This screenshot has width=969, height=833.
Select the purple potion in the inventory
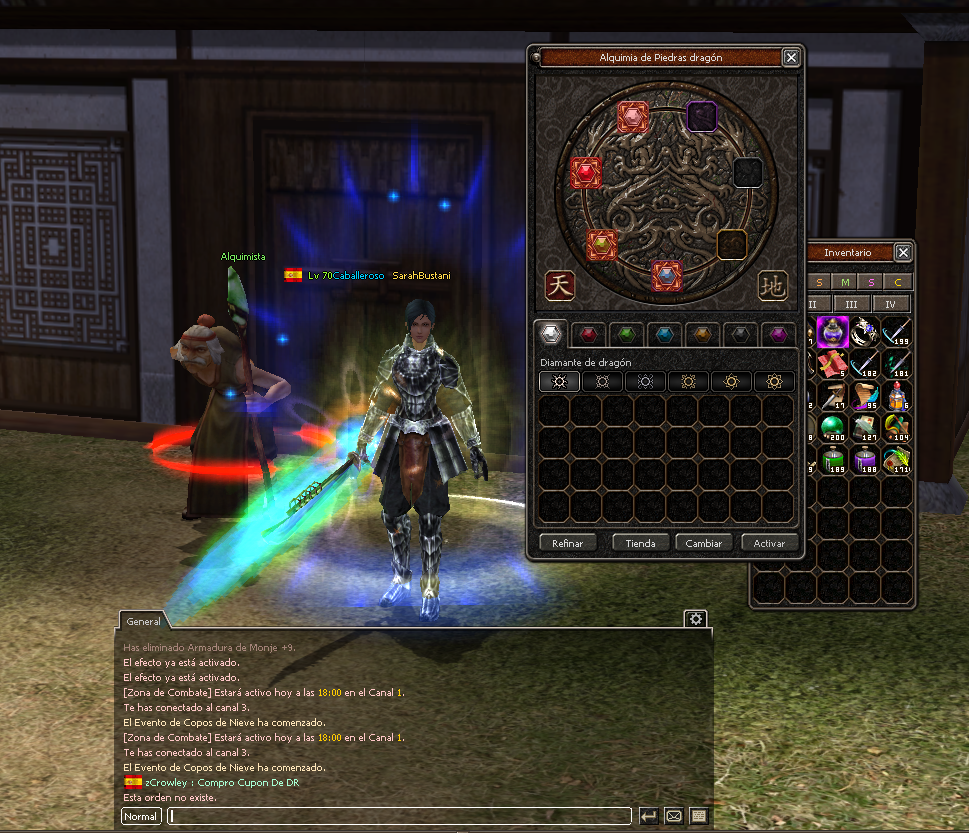coord(833,331)
